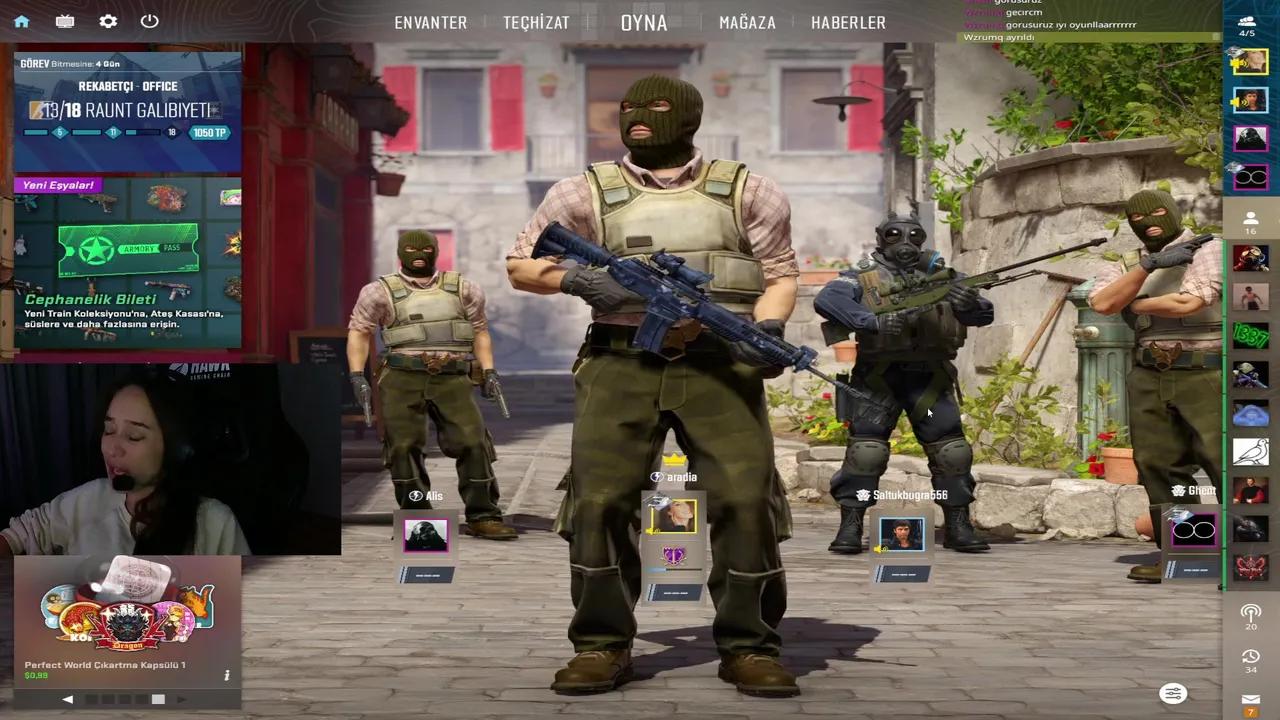Open the MAĞAZA menu item
The image size is (1280, 720).
click(747, 22)
